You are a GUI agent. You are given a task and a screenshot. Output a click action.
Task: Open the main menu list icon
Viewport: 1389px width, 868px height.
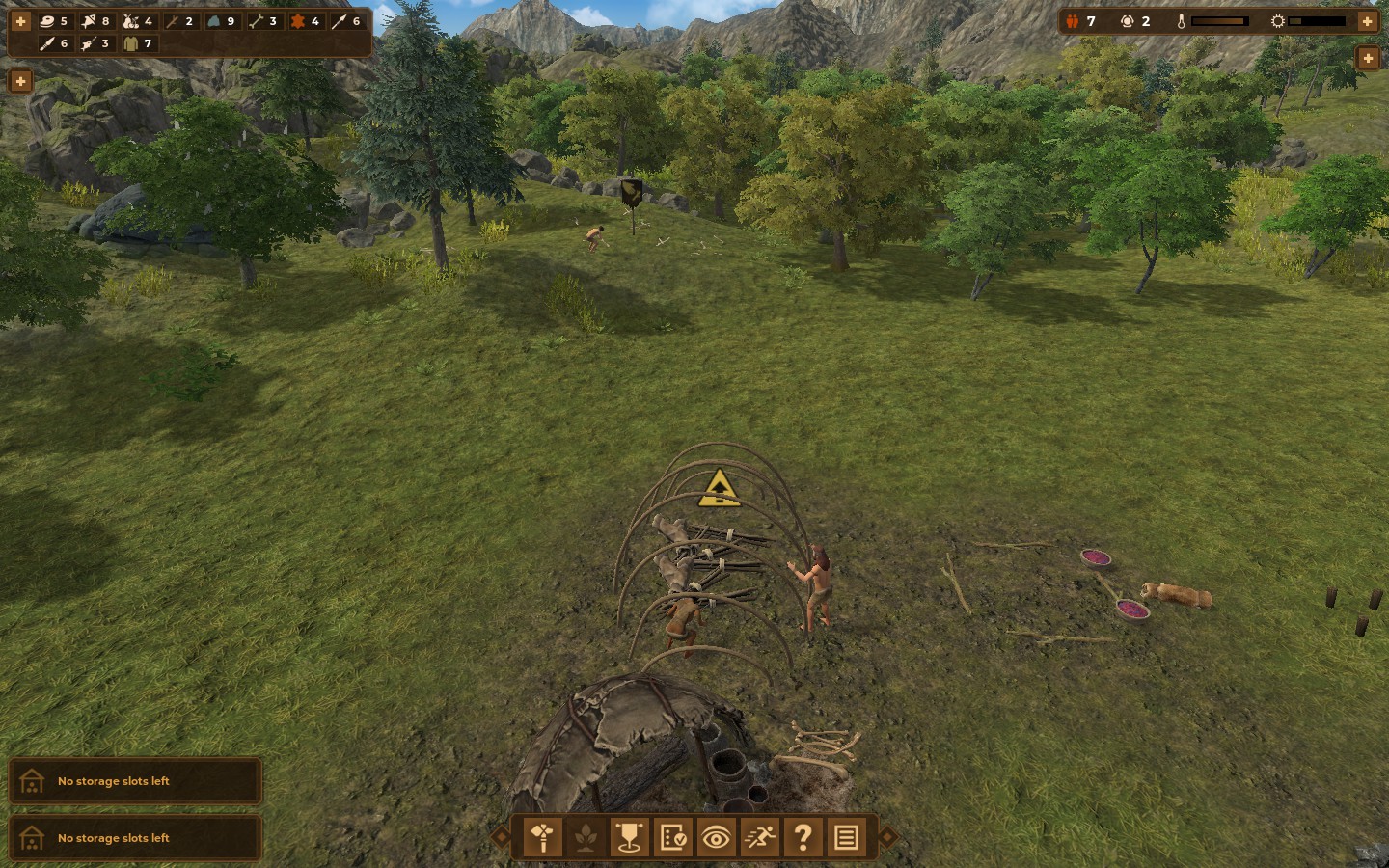(x=846, y=837)
